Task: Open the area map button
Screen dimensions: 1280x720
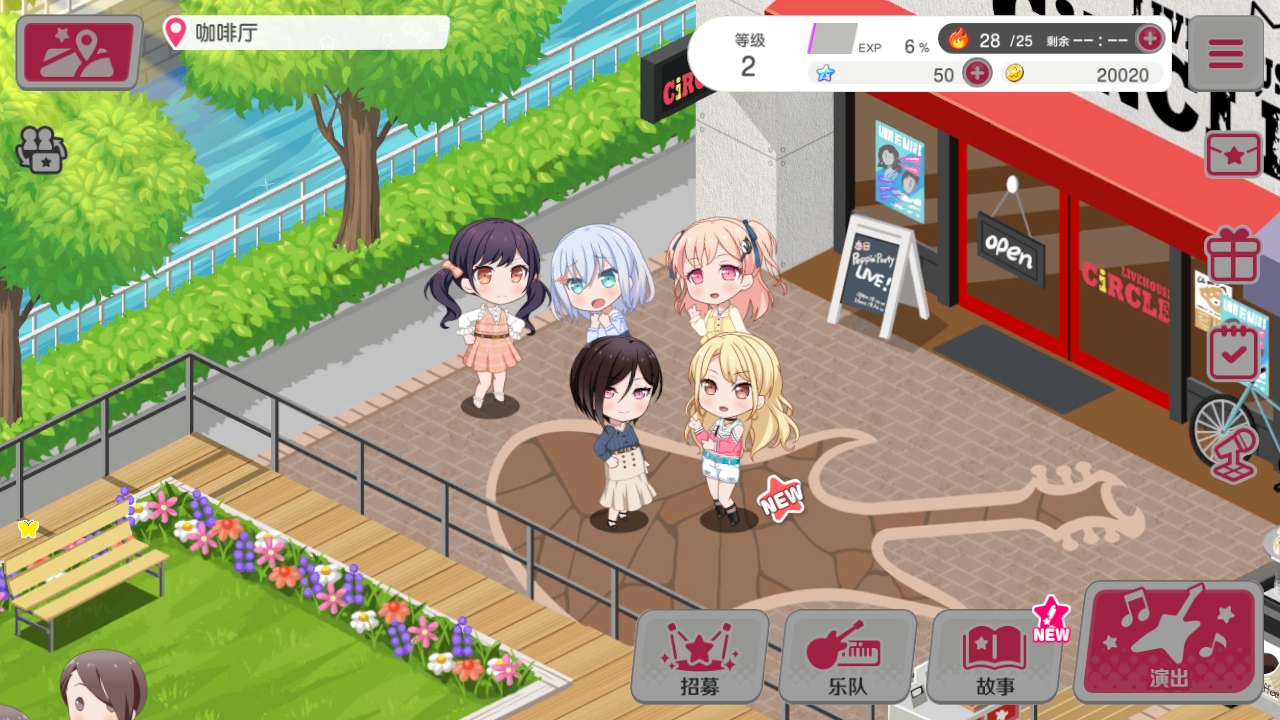Action: point(79,52)
